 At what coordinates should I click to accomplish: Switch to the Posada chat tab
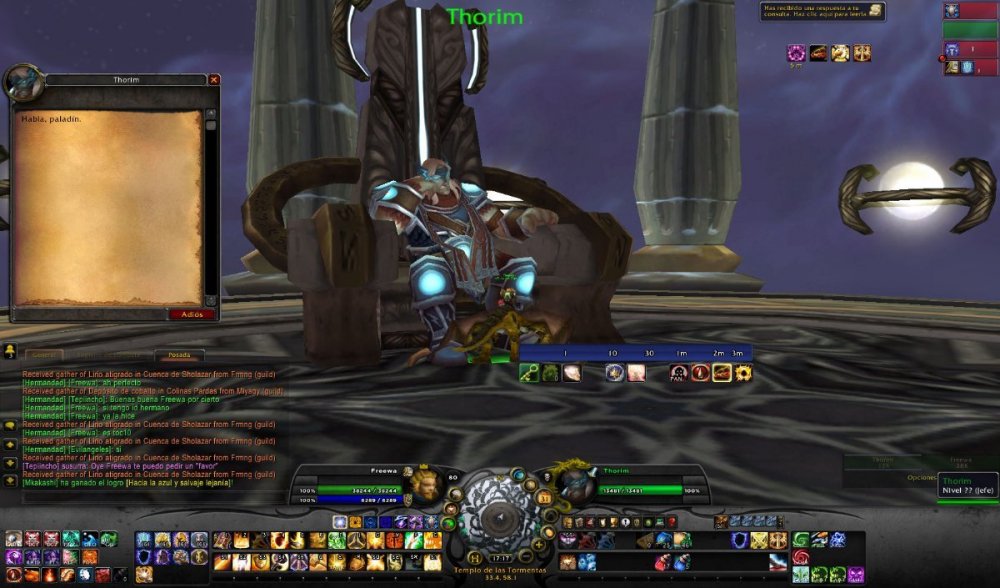pos(179,355)
